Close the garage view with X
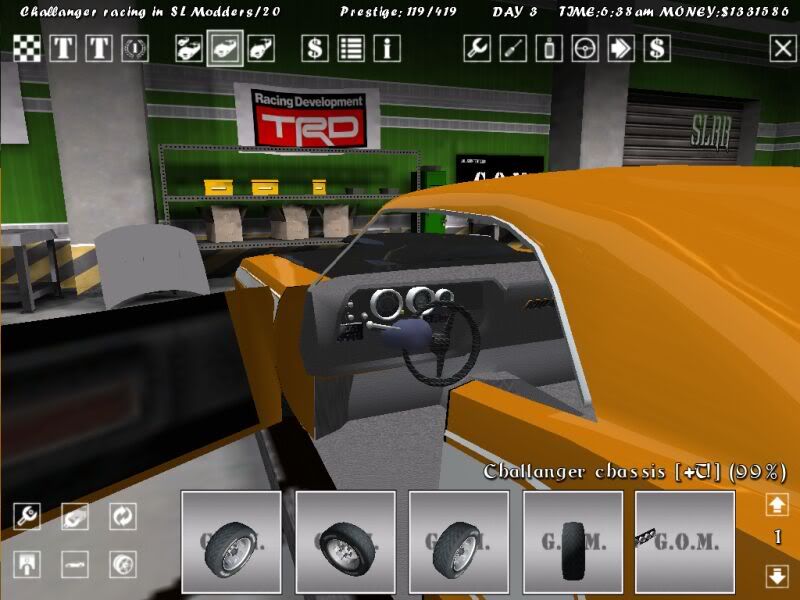The height and width of the screenshot is (600, 800). (x=782, y=48)
